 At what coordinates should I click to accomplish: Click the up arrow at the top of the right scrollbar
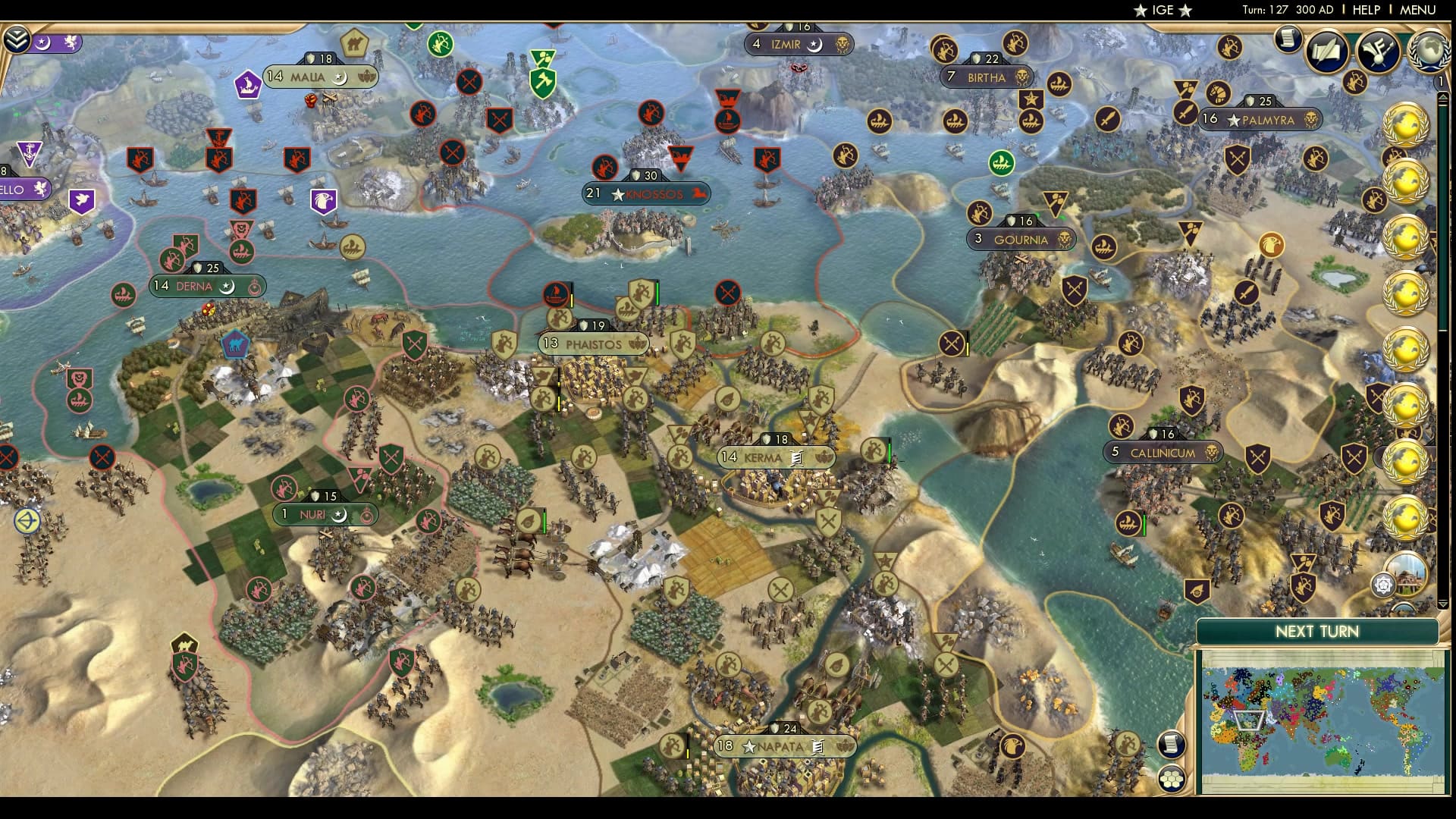click(x=1443, y=97)
